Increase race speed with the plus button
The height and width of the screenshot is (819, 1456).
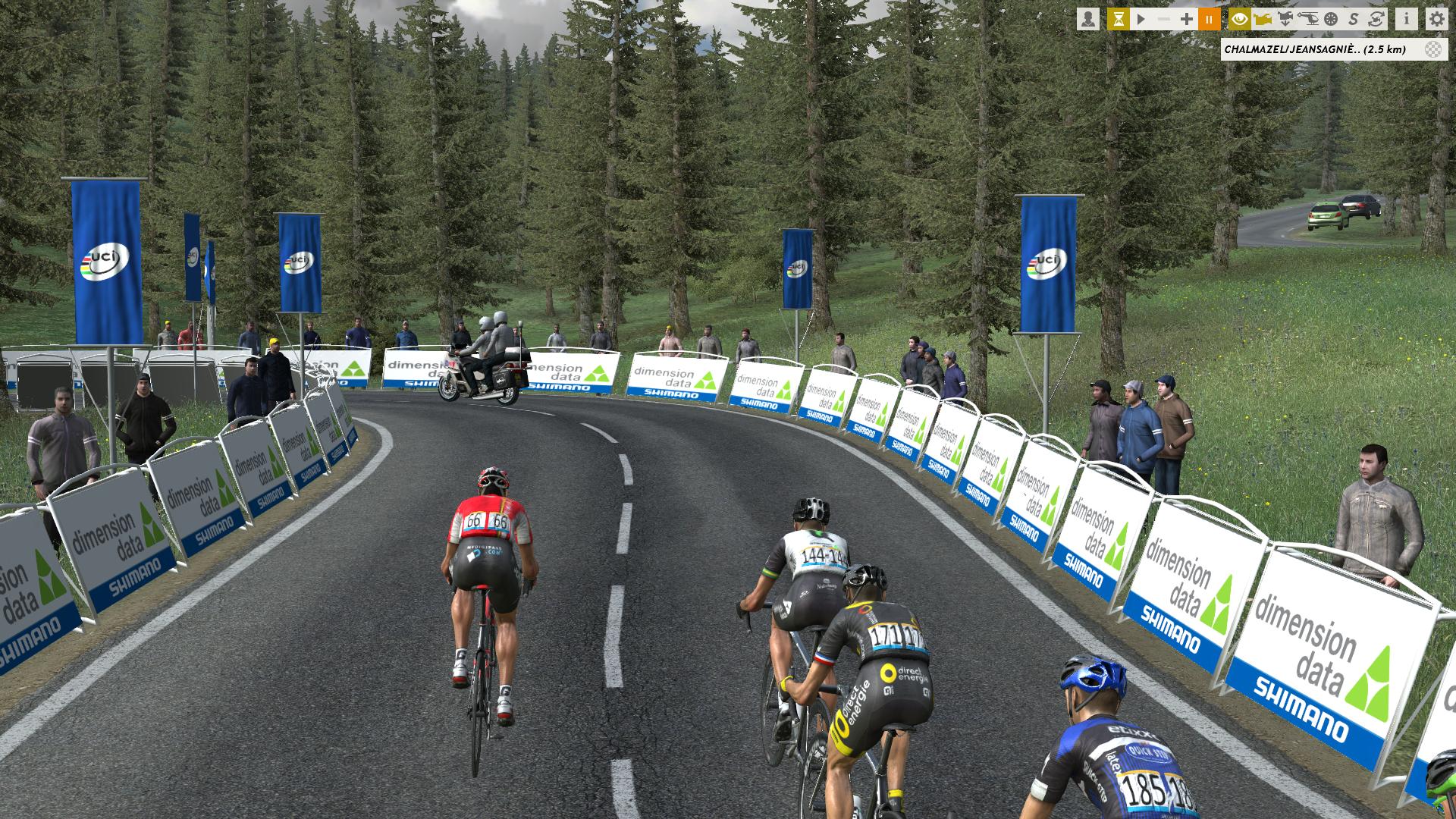click(x=1187, y=19)
